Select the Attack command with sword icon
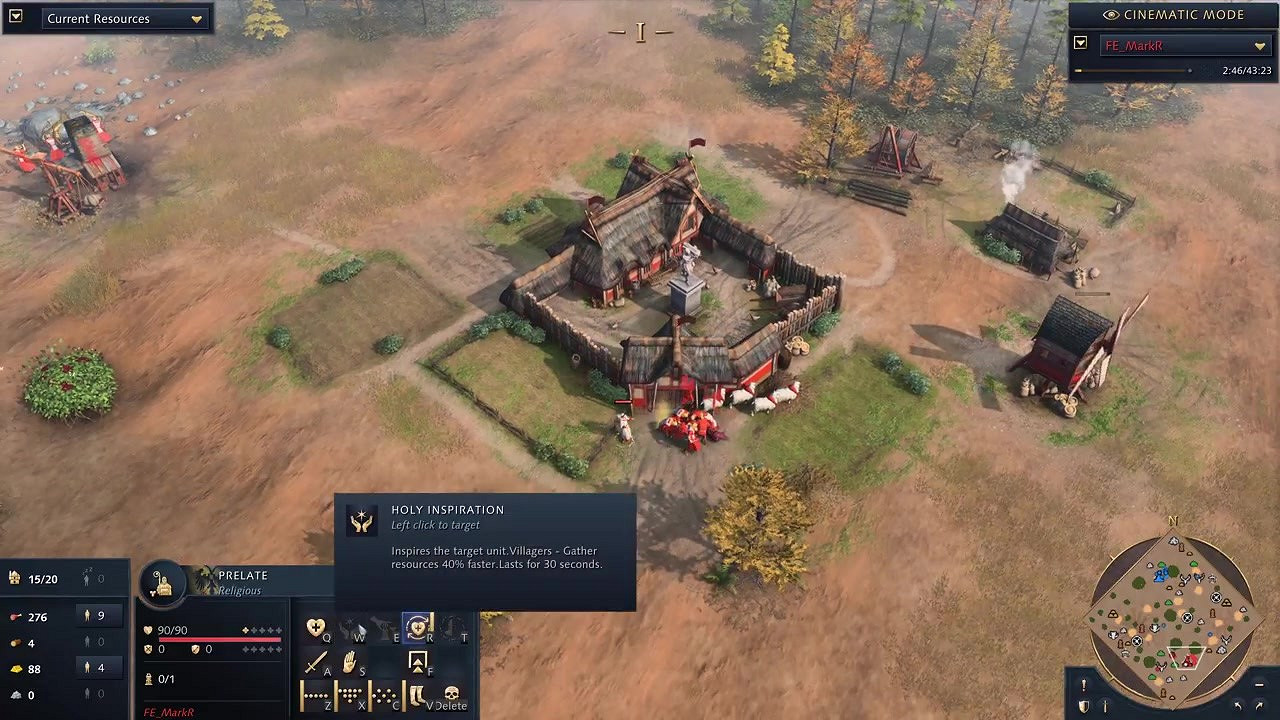The image size is (1280, 720). click(x=316, y=662)
